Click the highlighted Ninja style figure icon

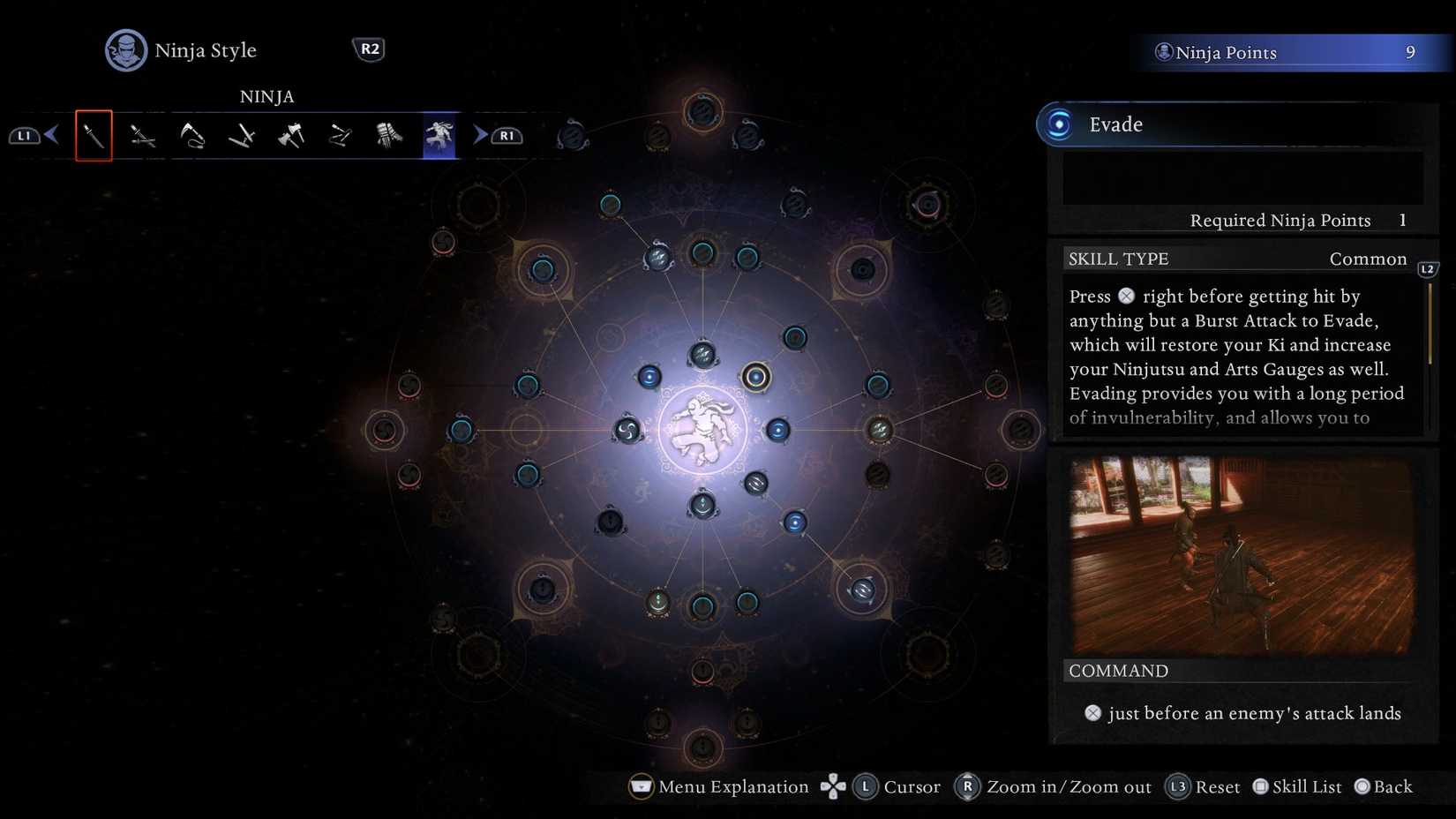coord(438,135)
